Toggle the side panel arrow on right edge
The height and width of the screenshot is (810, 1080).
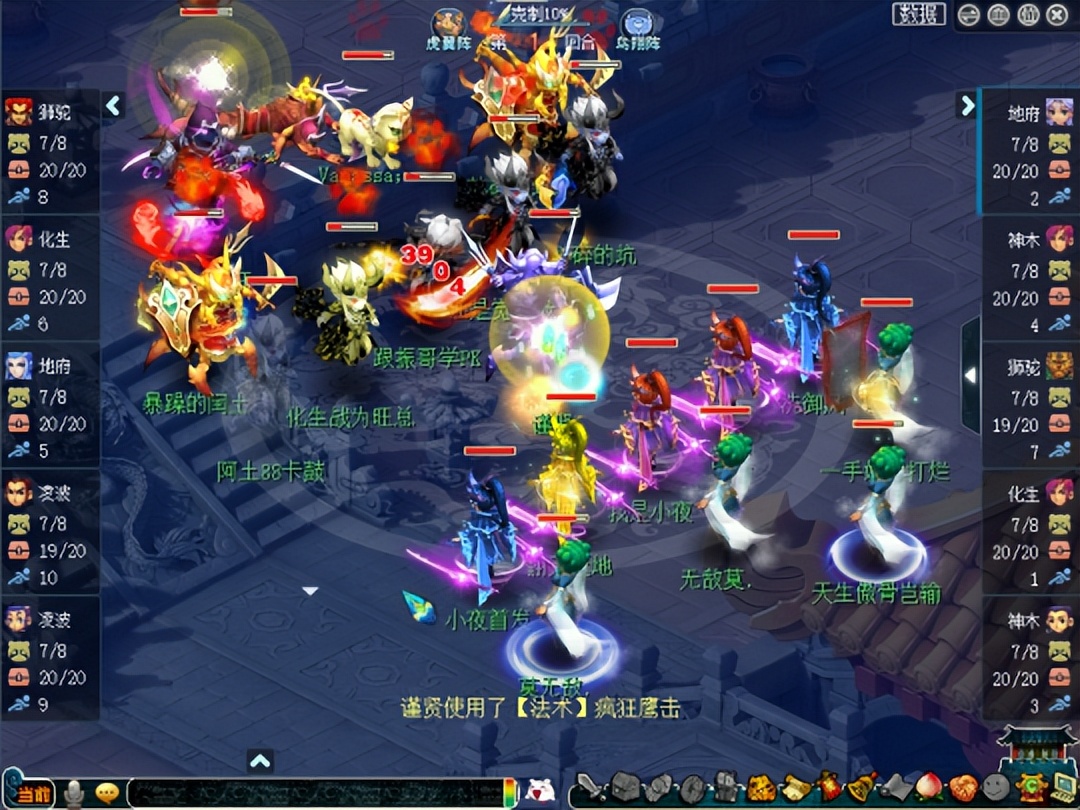coord(969,375)
